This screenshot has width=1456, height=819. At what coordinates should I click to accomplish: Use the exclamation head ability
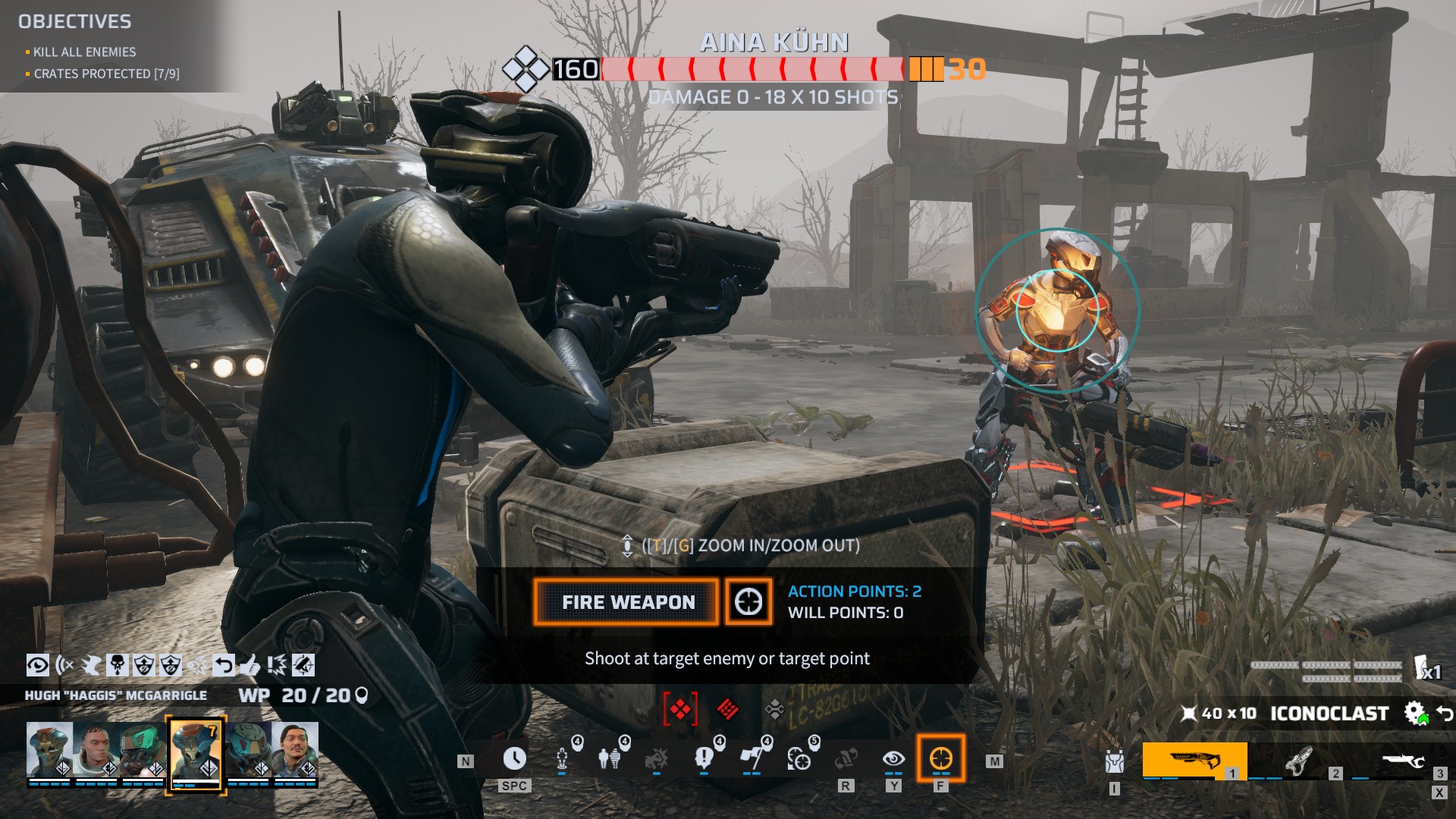[x=704, y=758]
